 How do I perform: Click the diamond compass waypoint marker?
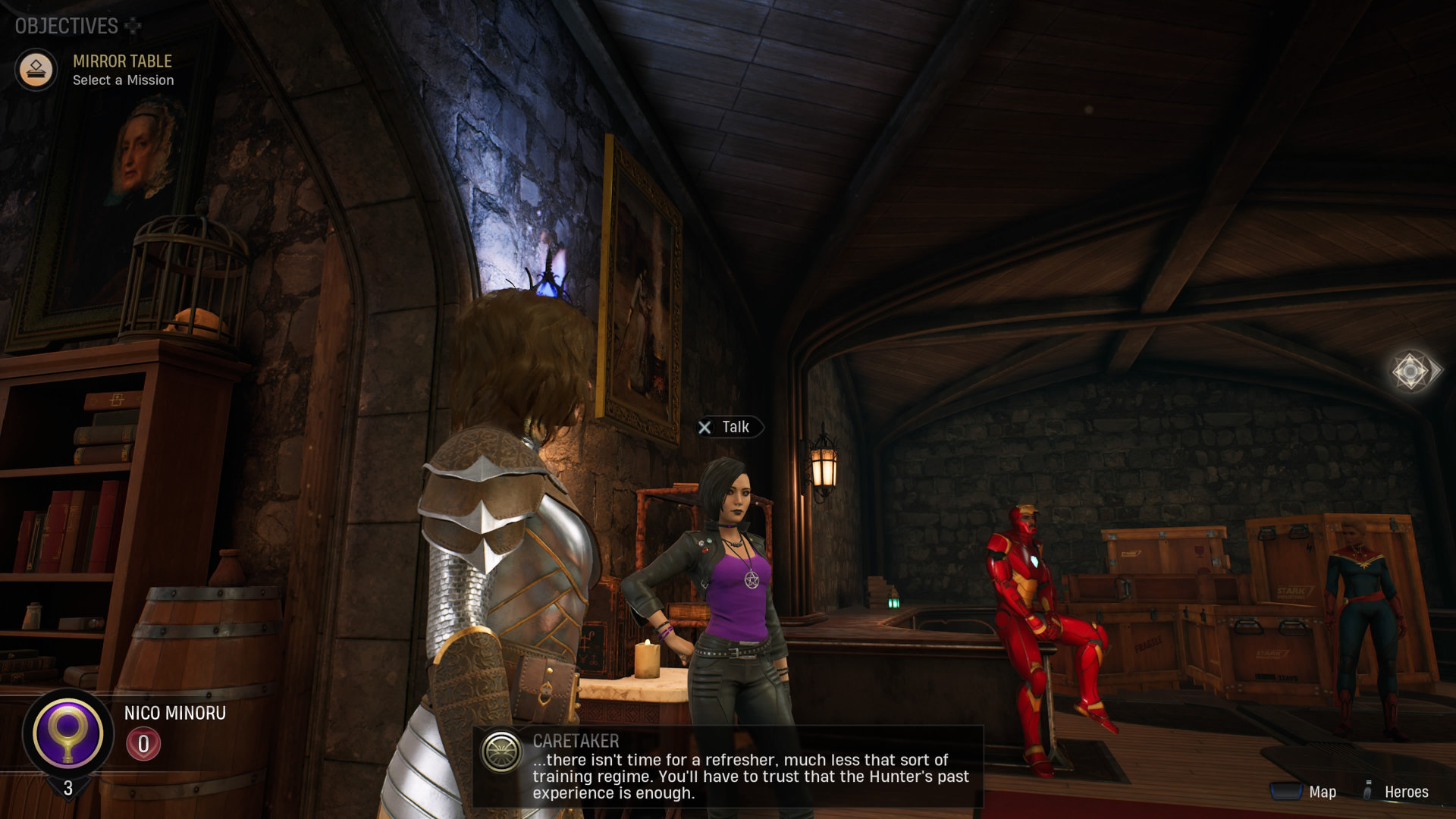[x=1410, y=371]
